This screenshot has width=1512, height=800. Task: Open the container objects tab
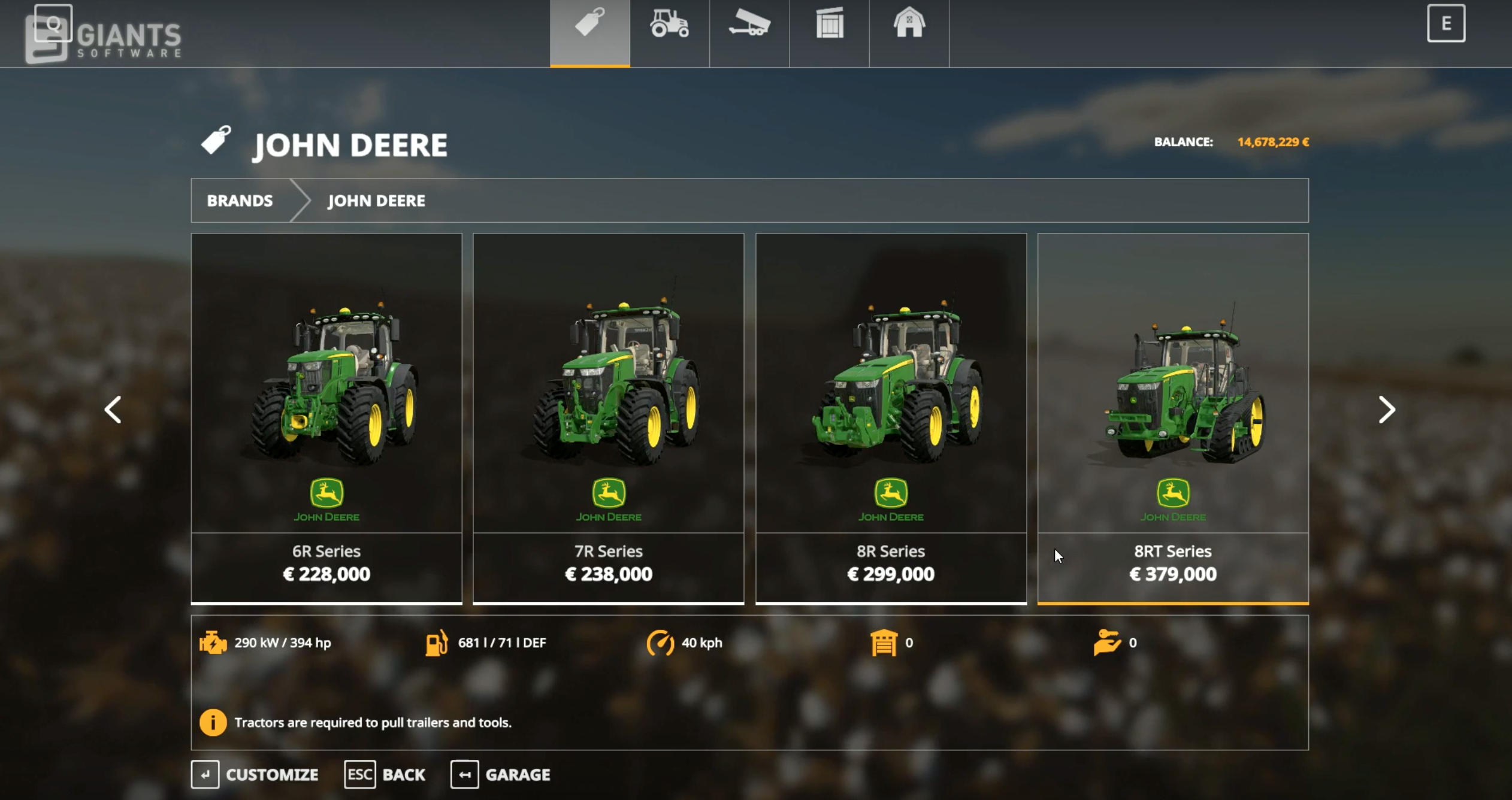pyautogui.click(x=829, y=25)
